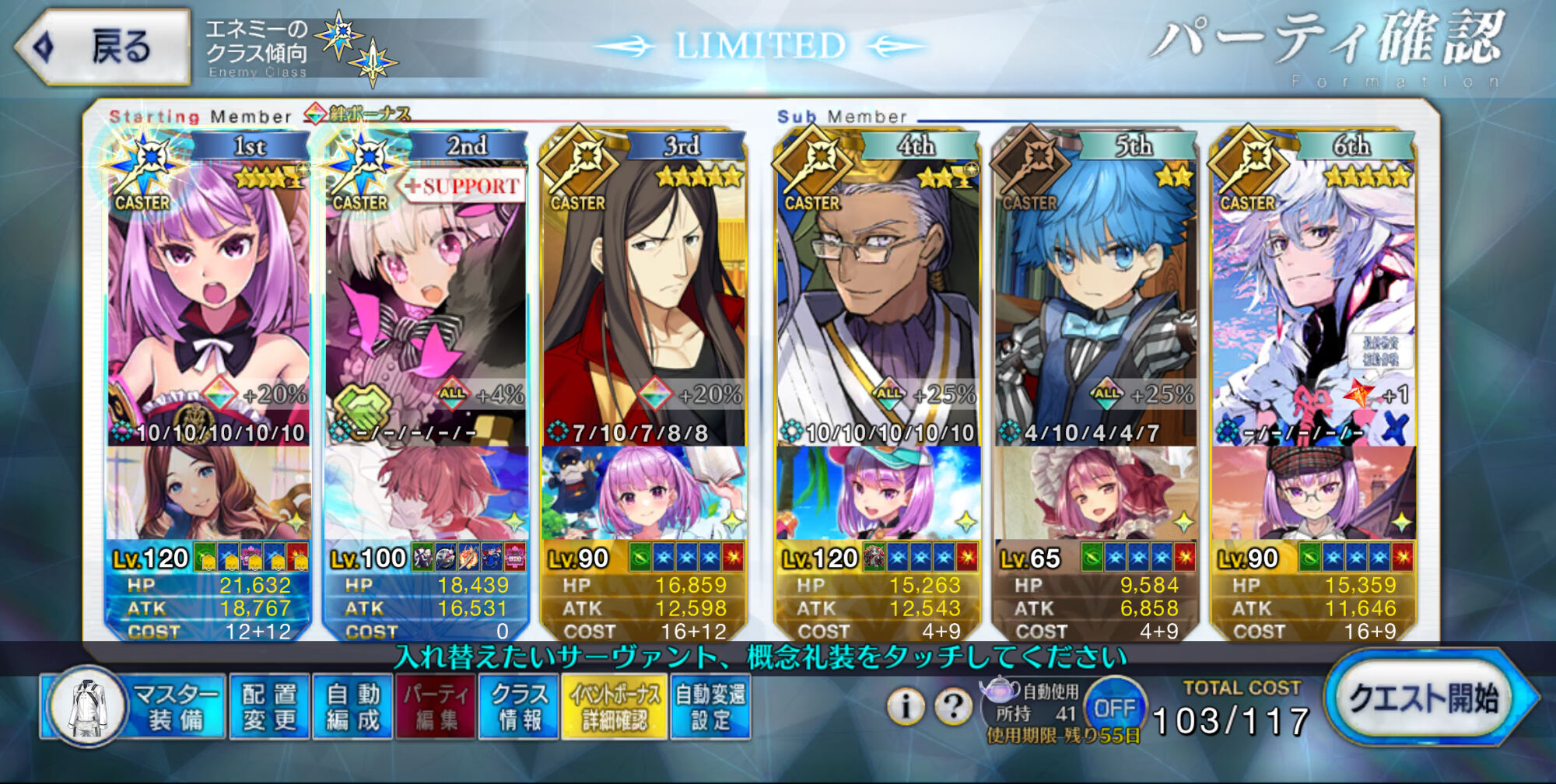Viewport: 1556px width, 784px height.
Task: Choose 自動編成 auto formation
Action: tap(352, 706)
